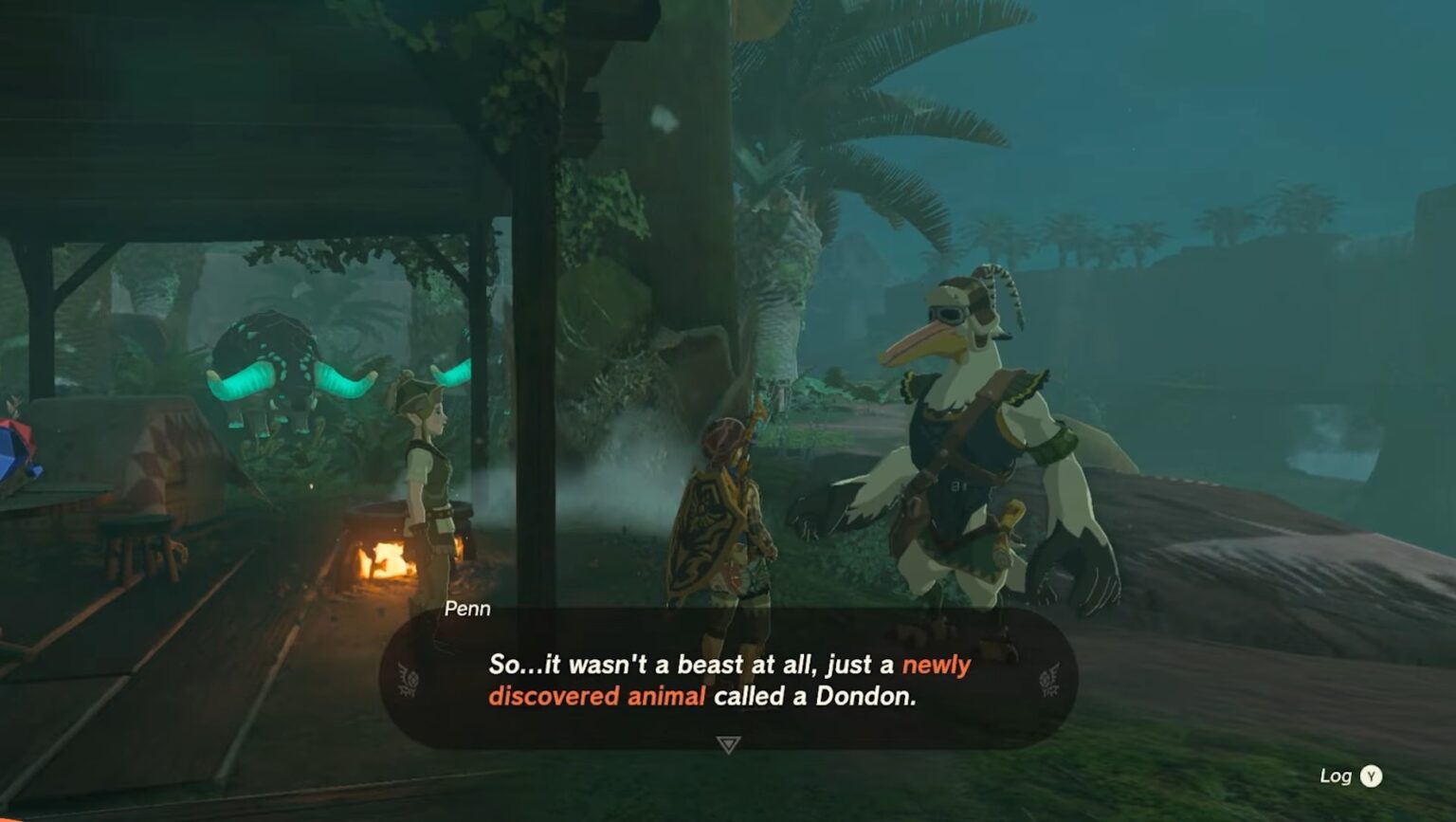Click the dialogue advance triangle
The height and width of the screenshot is (822, 1456).
pos(726,744)
